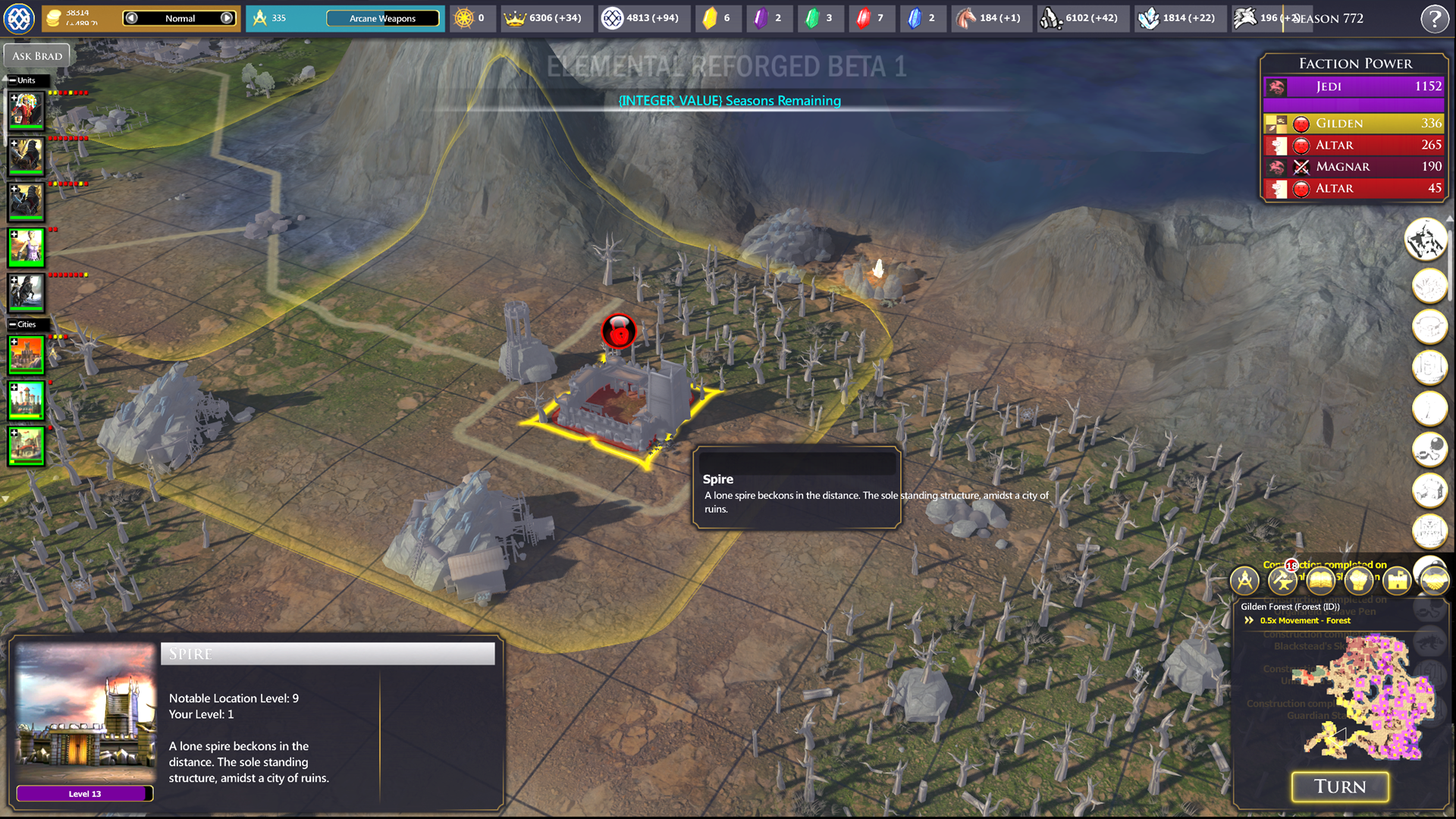
Task: Open the Arcane Weapons research bar
Action: point(382,18)
